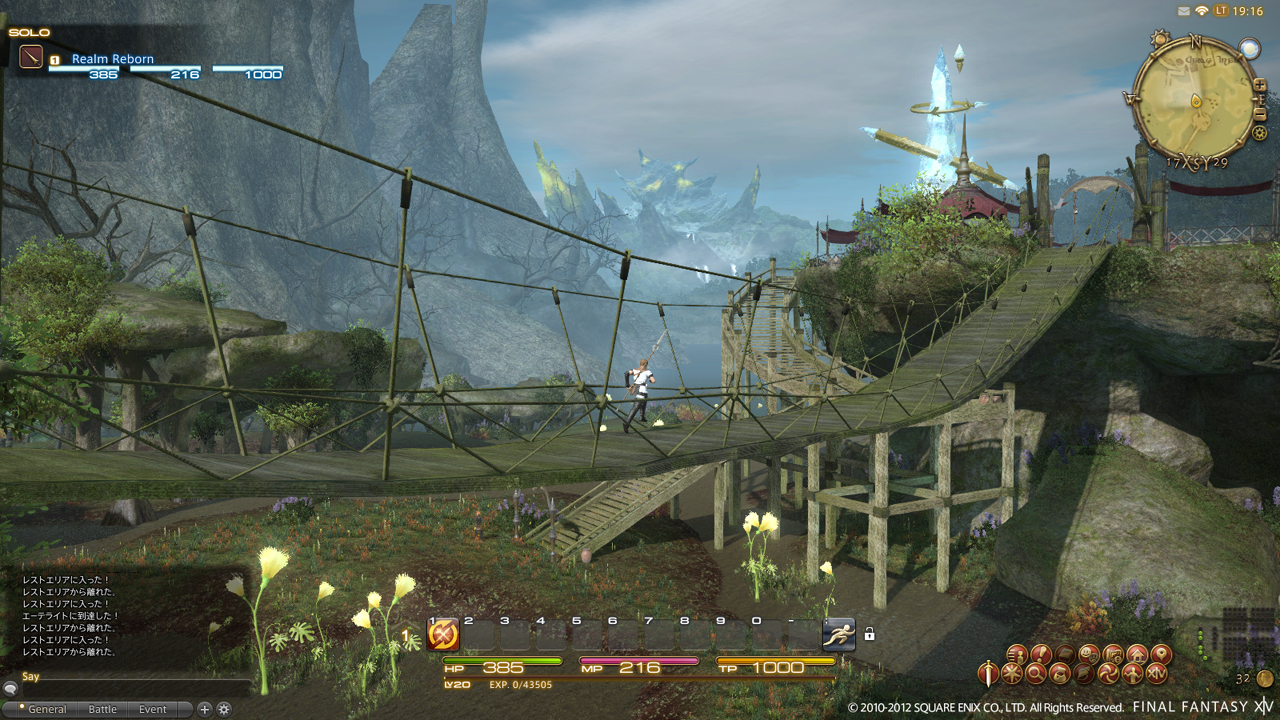Open the Event chat tab
The height and width of the screenshot is (720, 1280).
(153, 709)
